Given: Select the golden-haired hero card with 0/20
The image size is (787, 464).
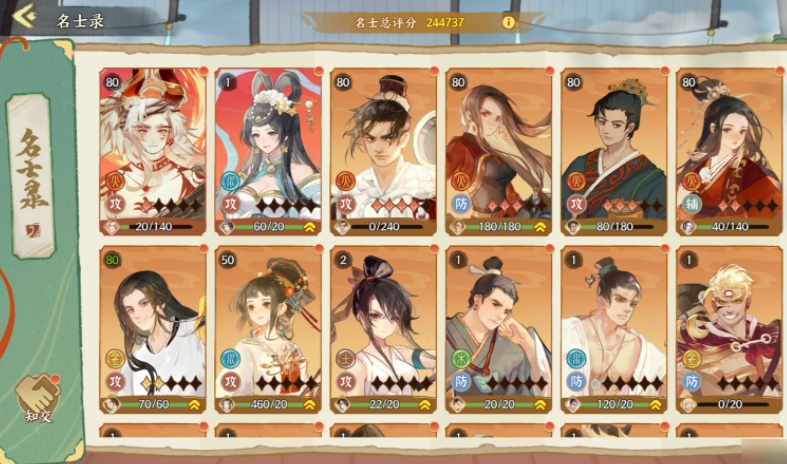Looking at the screenshot, I should coord(729,328).
